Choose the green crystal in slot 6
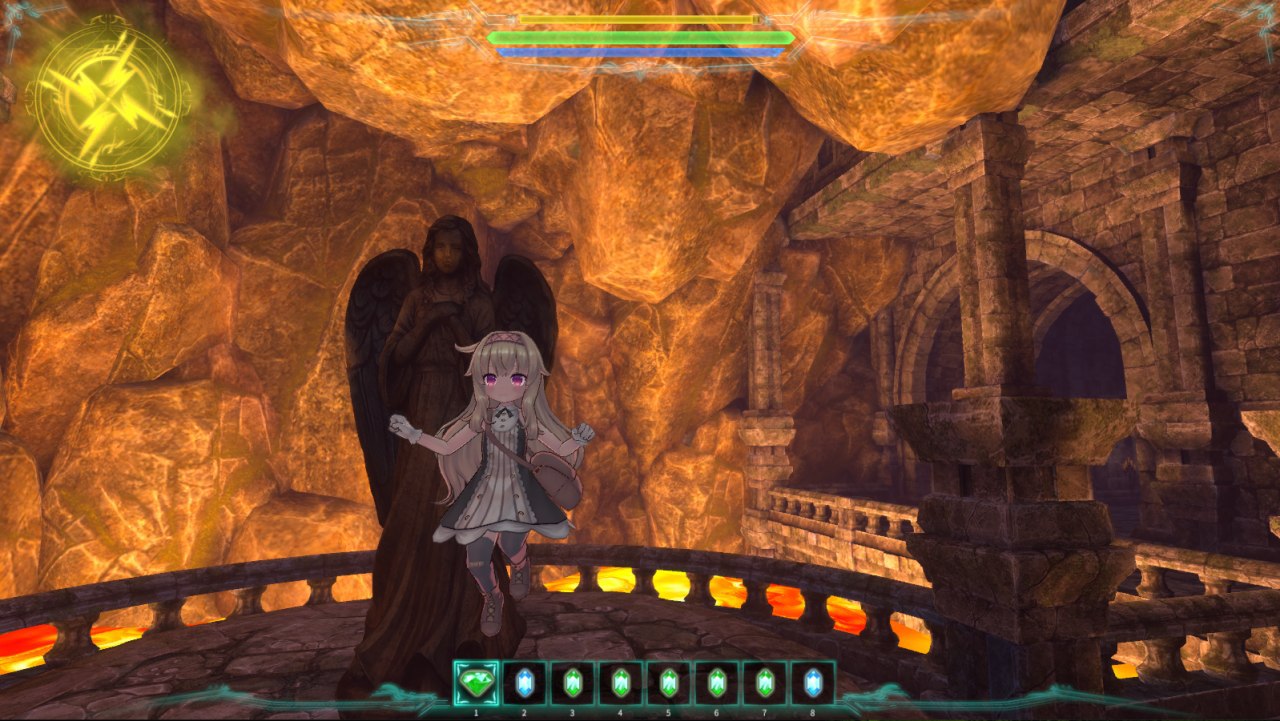 716,683
